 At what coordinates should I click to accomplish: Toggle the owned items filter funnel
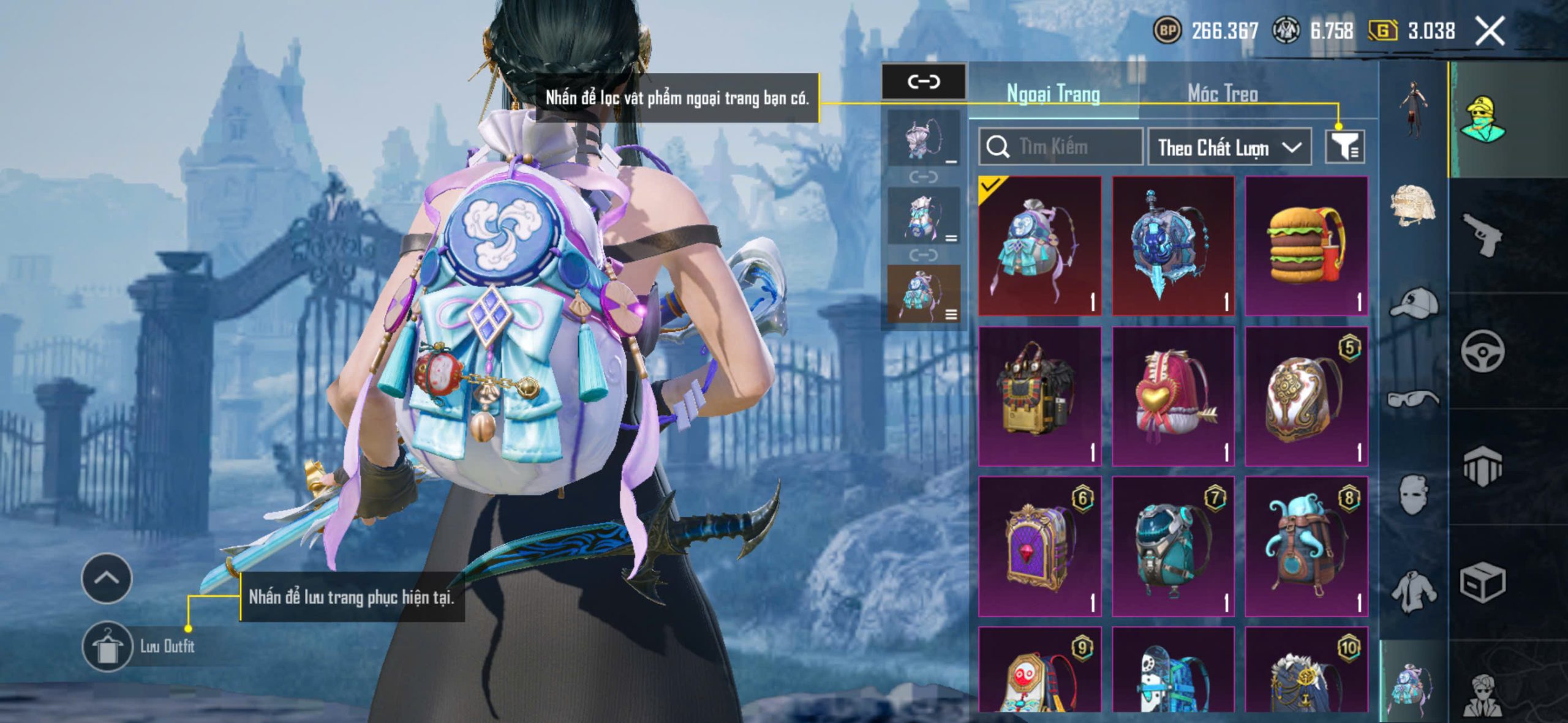click(1344, 147)
